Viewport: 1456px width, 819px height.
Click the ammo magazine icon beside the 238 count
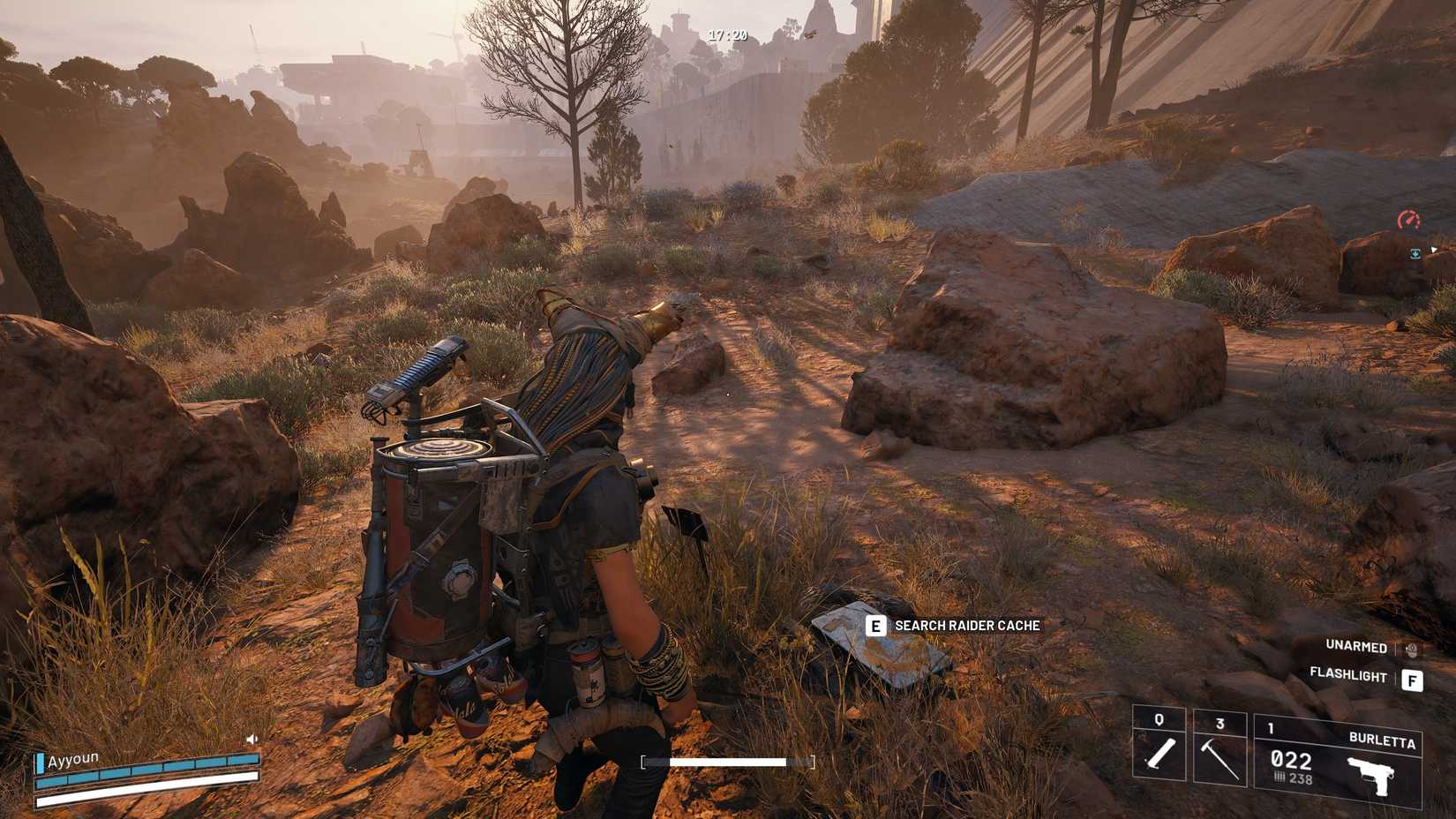[x=1282, y=778]
